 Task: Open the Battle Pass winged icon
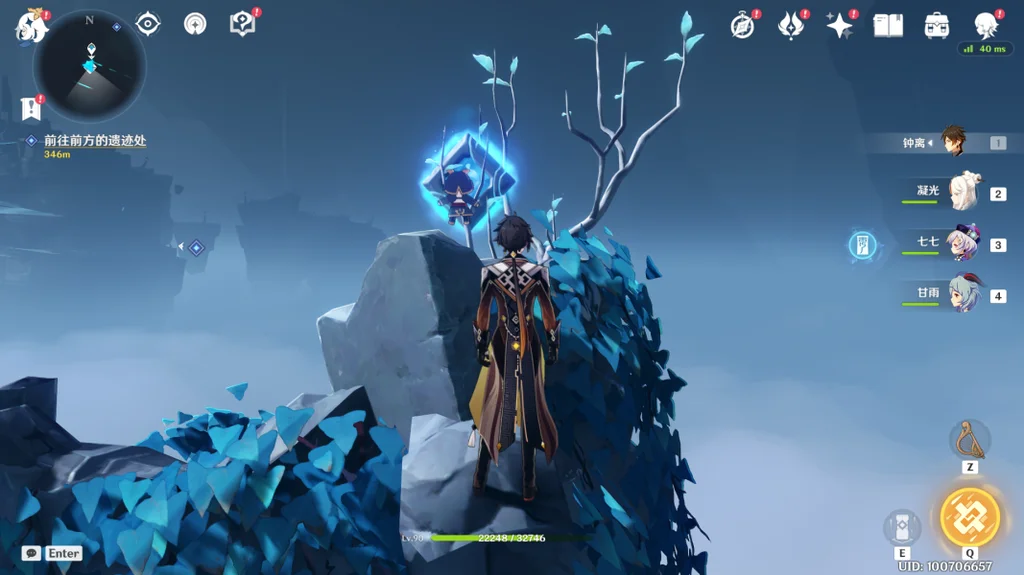(790, 26)
